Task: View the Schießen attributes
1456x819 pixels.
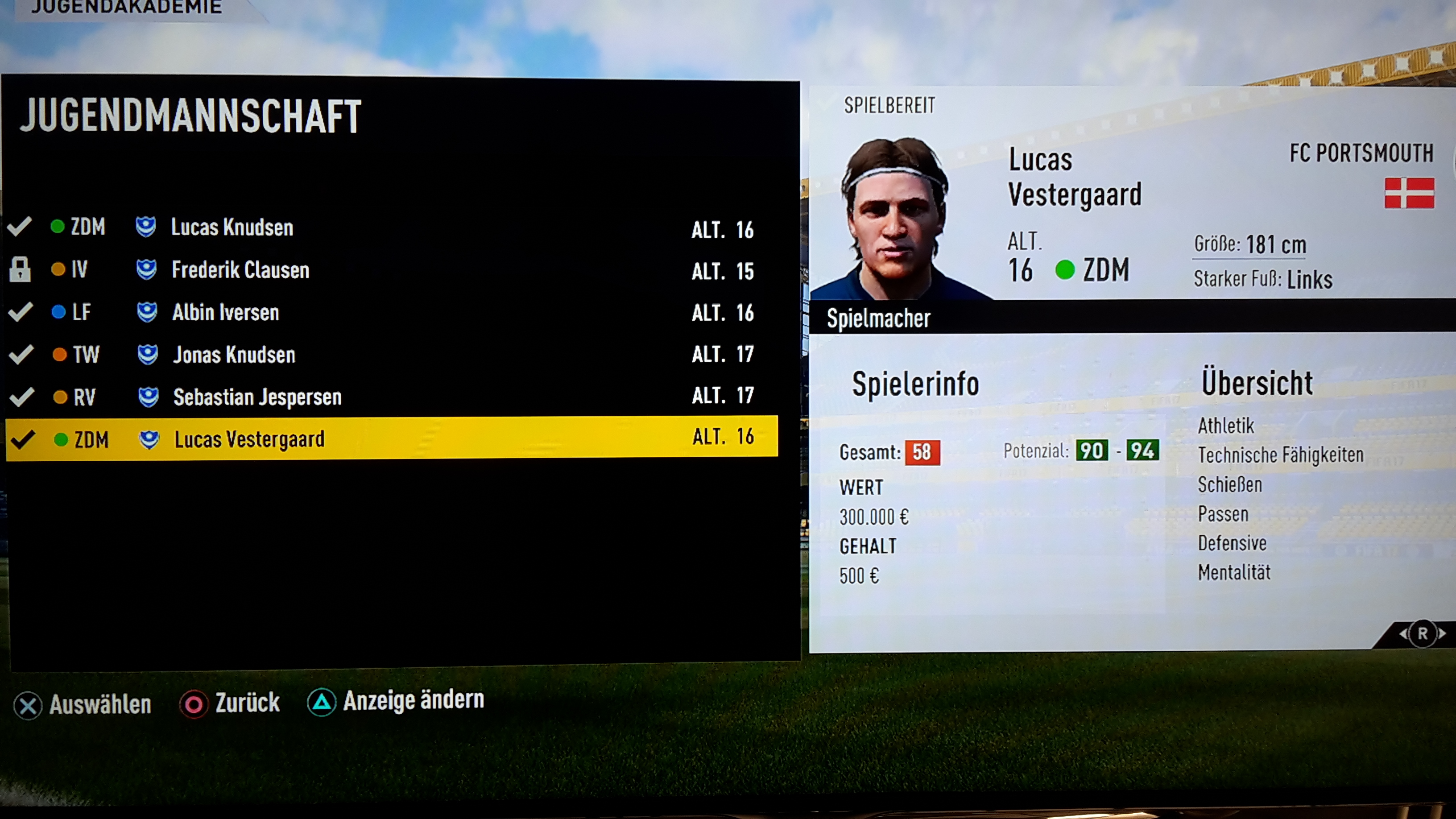Action: tap(1229, 485)
